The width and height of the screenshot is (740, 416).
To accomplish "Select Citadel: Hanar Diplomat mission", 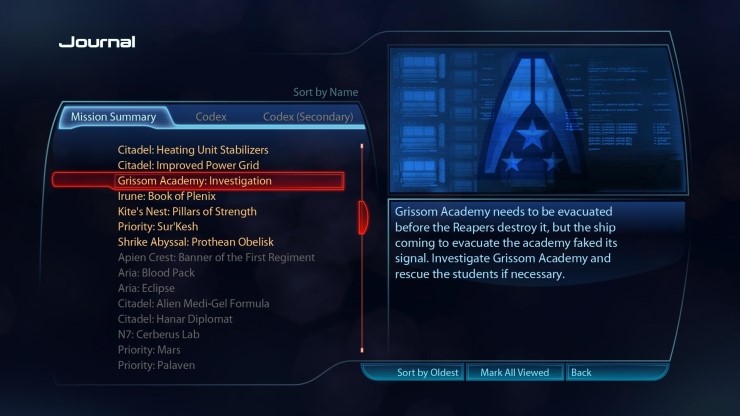I will (x=175, y=319).
